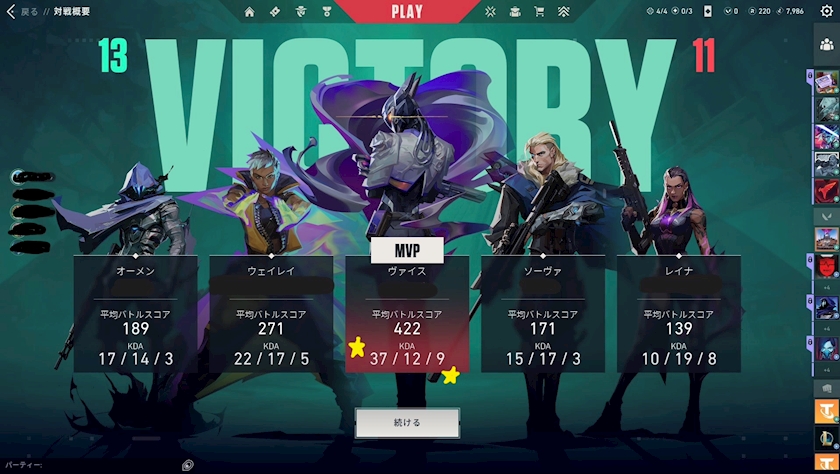
Task: Select the レイナ player card
Action: click(x=678, y=314)
